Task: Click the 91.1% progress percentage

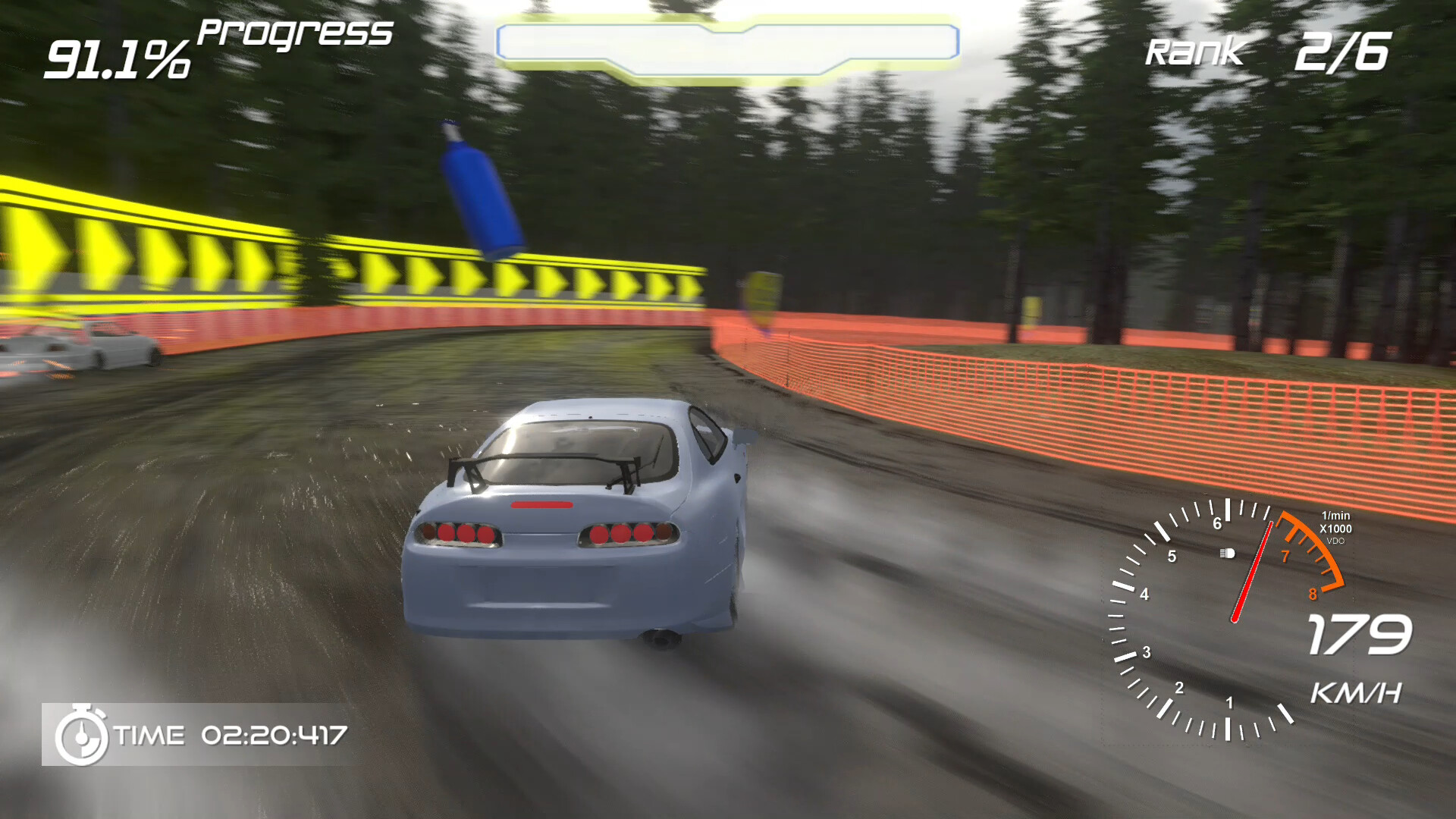Action: click(x=118, y=57)
